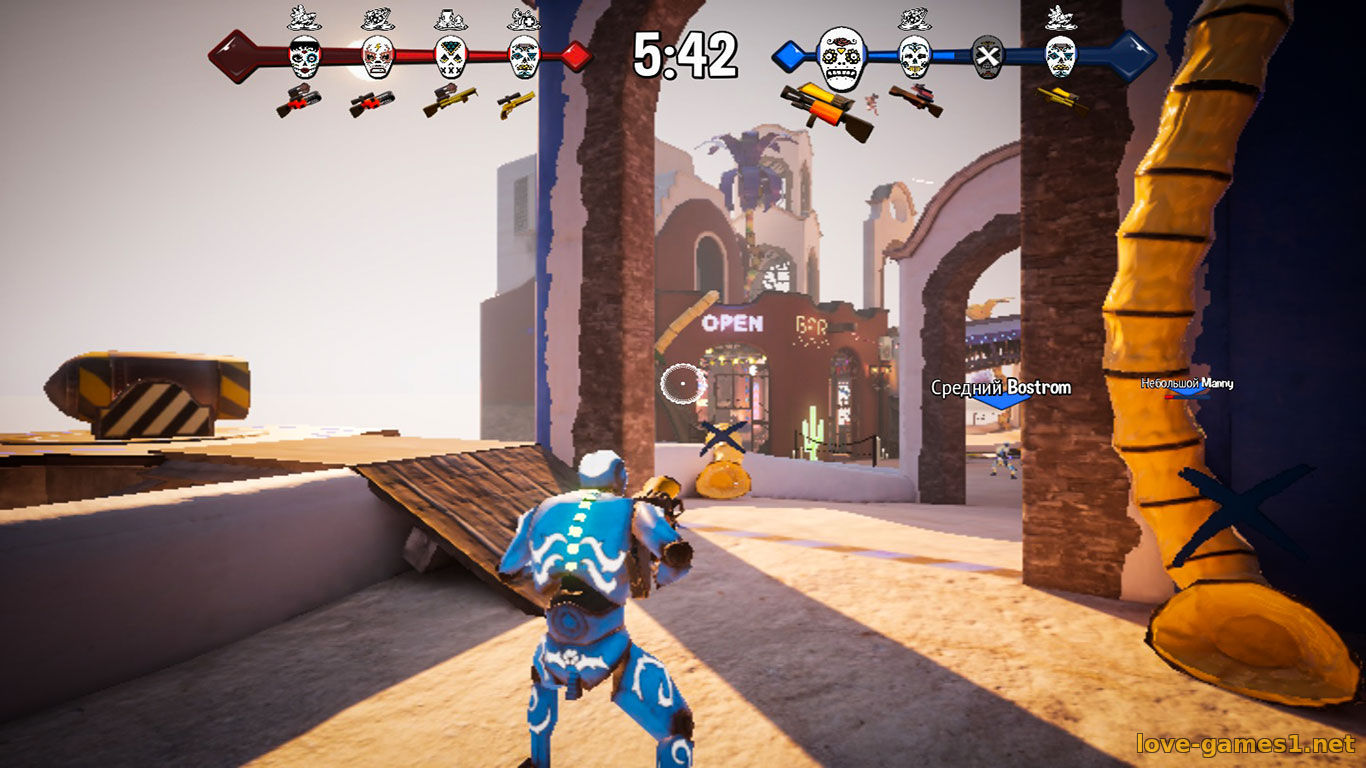Click the red team lightning bolt luchador mask
The image size is (1366, 768).
pyautogui.click(x=377, y=57)
